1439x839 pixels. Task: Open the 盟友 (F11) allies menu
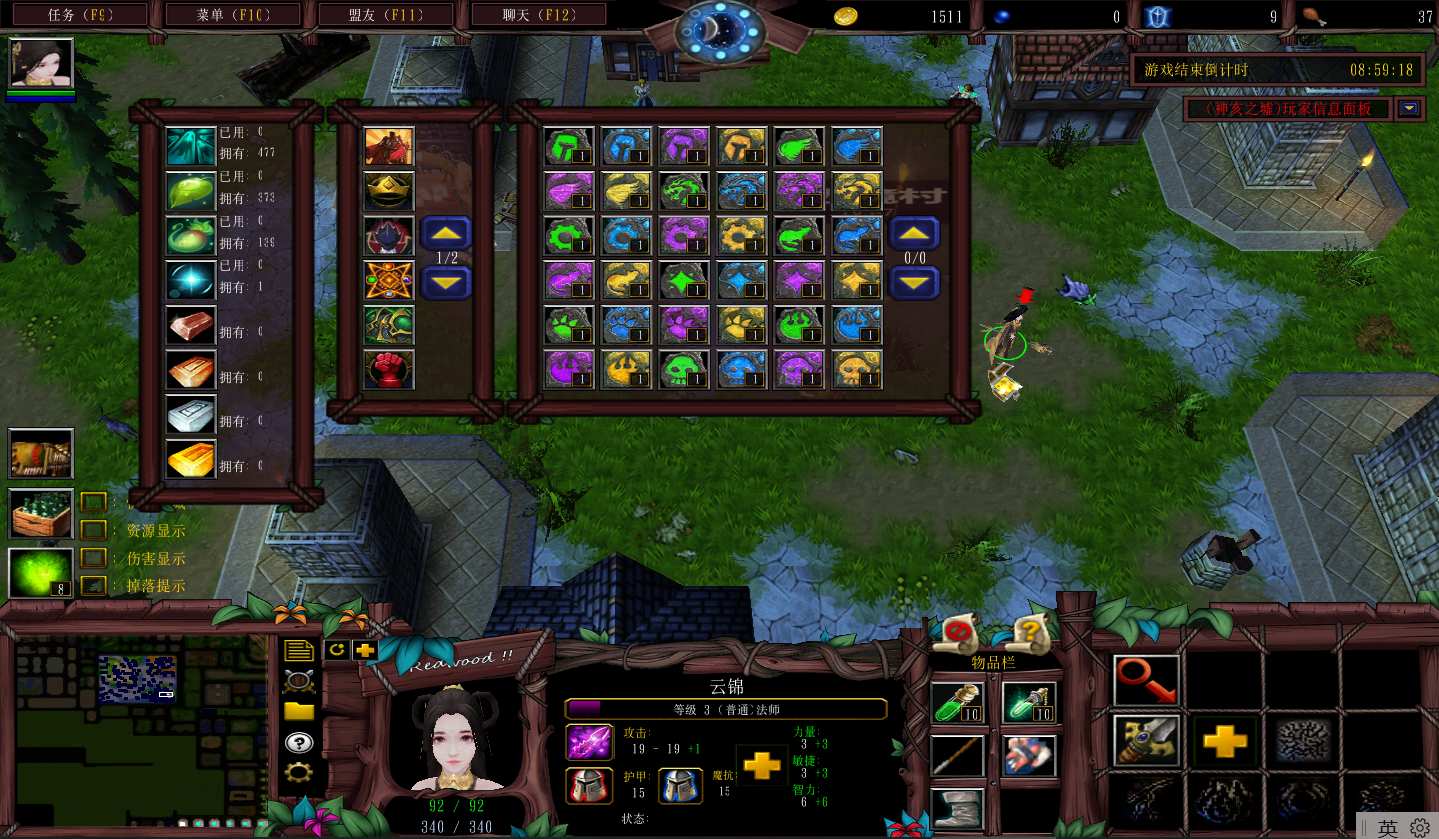click(x=386, y=15)
